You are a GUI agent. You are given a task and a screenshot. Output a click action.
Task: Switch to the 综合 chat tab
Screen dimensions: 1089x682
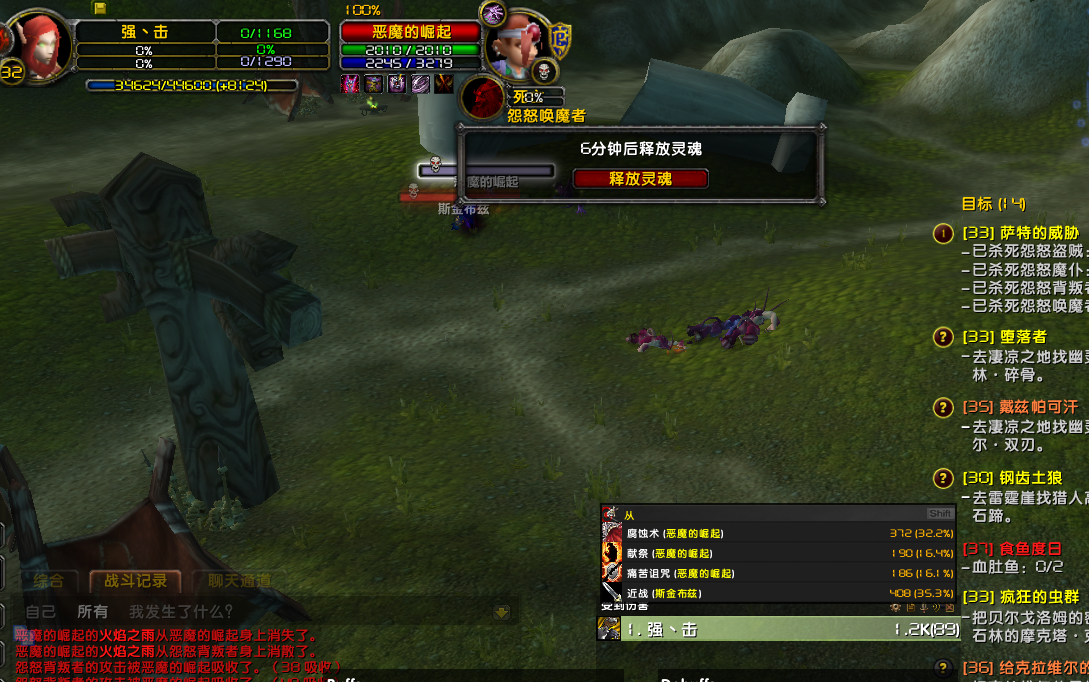(x=49, y=581)
